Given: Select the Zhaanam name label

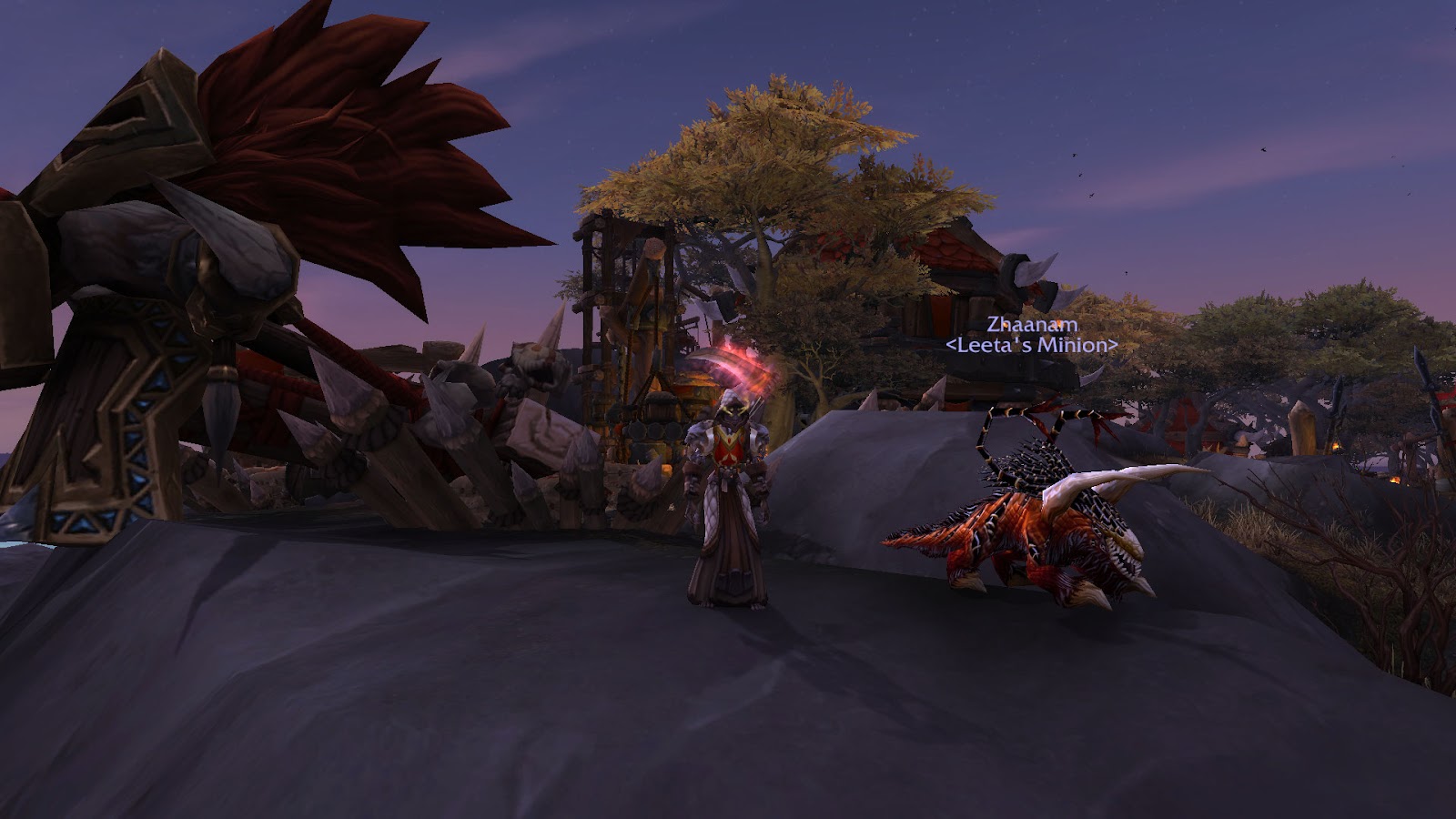Looking at the screenshot, I should [x=1032, y=325].
